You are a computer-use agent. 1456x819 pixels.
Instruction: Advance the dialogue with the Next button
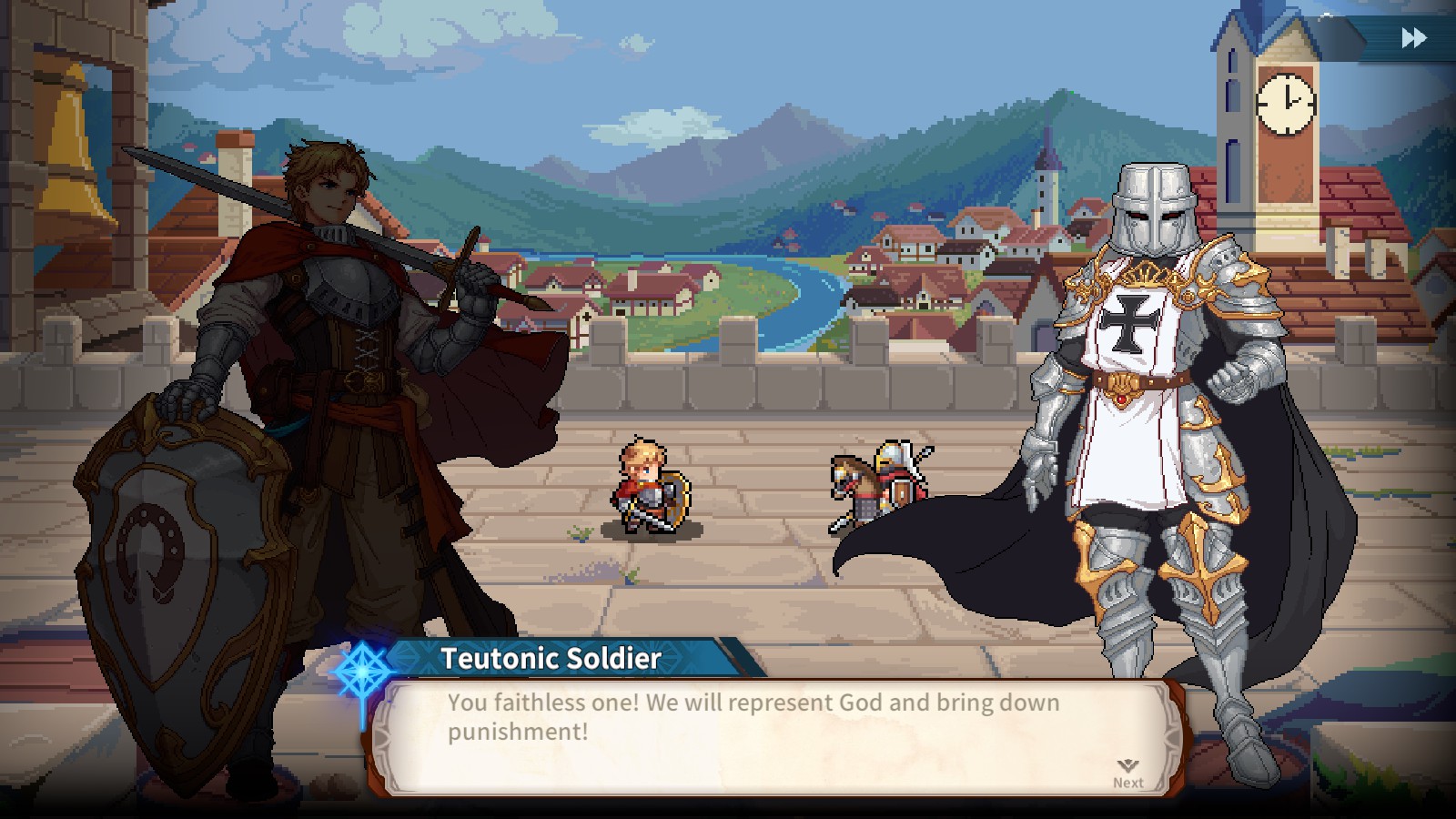tap(1127, 773)
